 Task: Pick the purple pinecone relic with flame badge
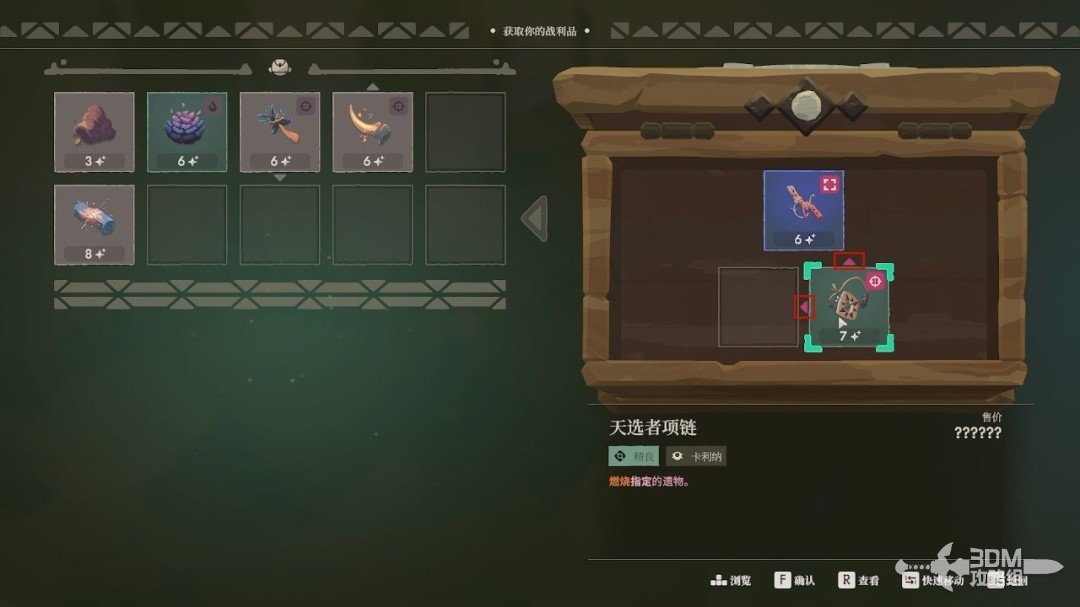click(x=187, y=131)
